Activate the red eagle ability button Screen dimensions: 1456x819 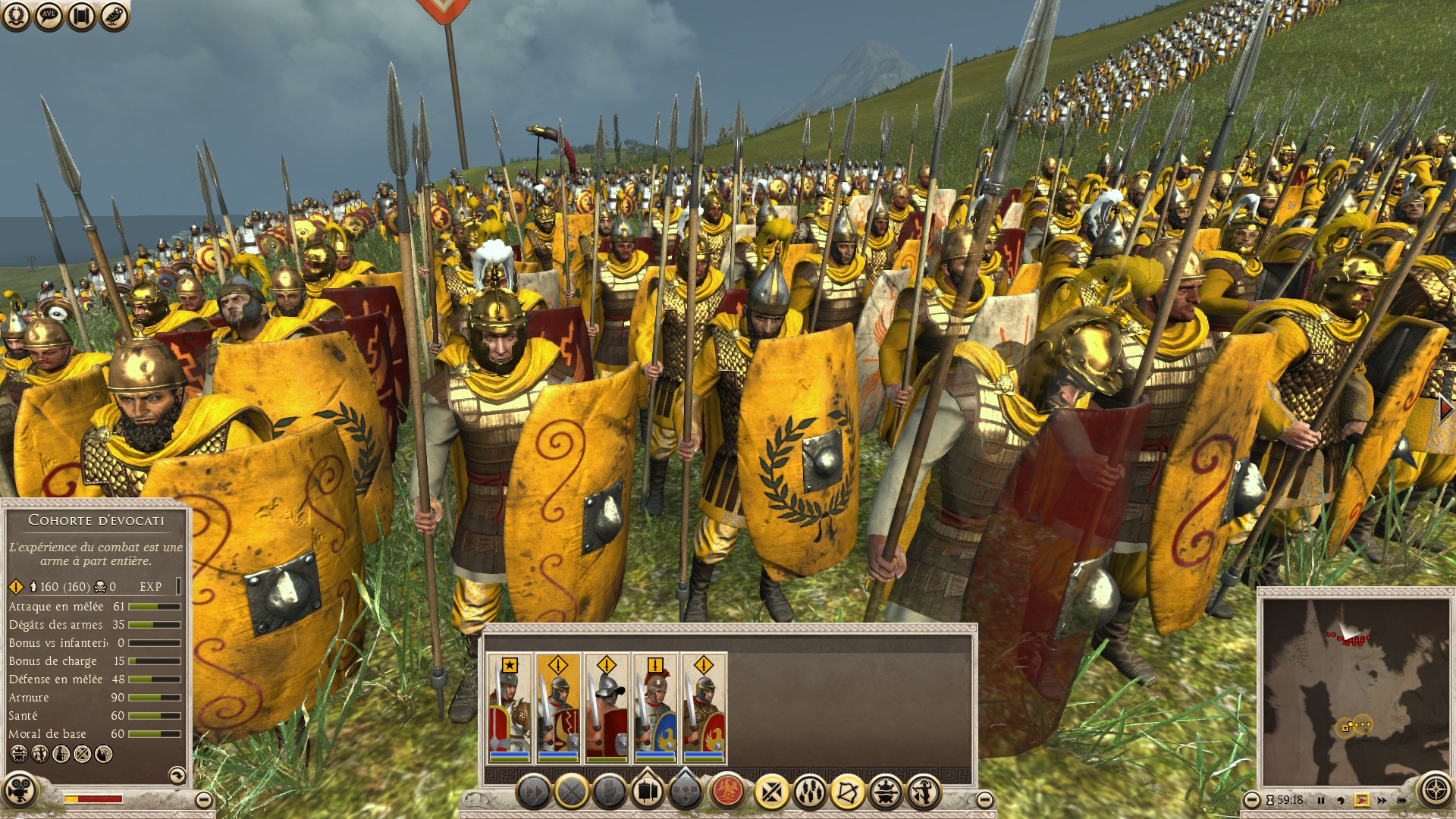tap(728, 792)
